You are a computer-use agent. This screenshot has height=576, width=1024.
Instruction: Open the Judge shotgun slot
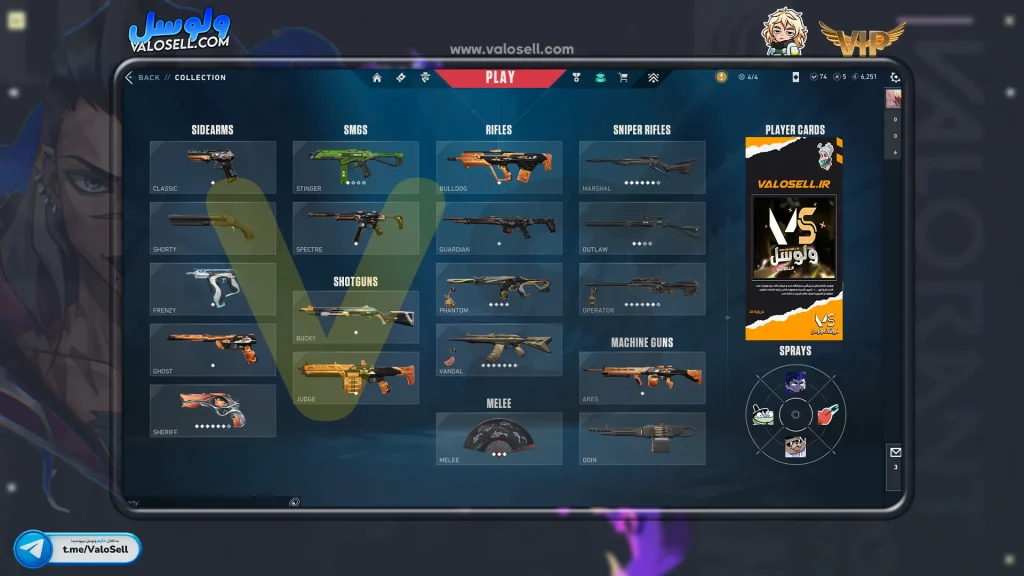point(356,378)
